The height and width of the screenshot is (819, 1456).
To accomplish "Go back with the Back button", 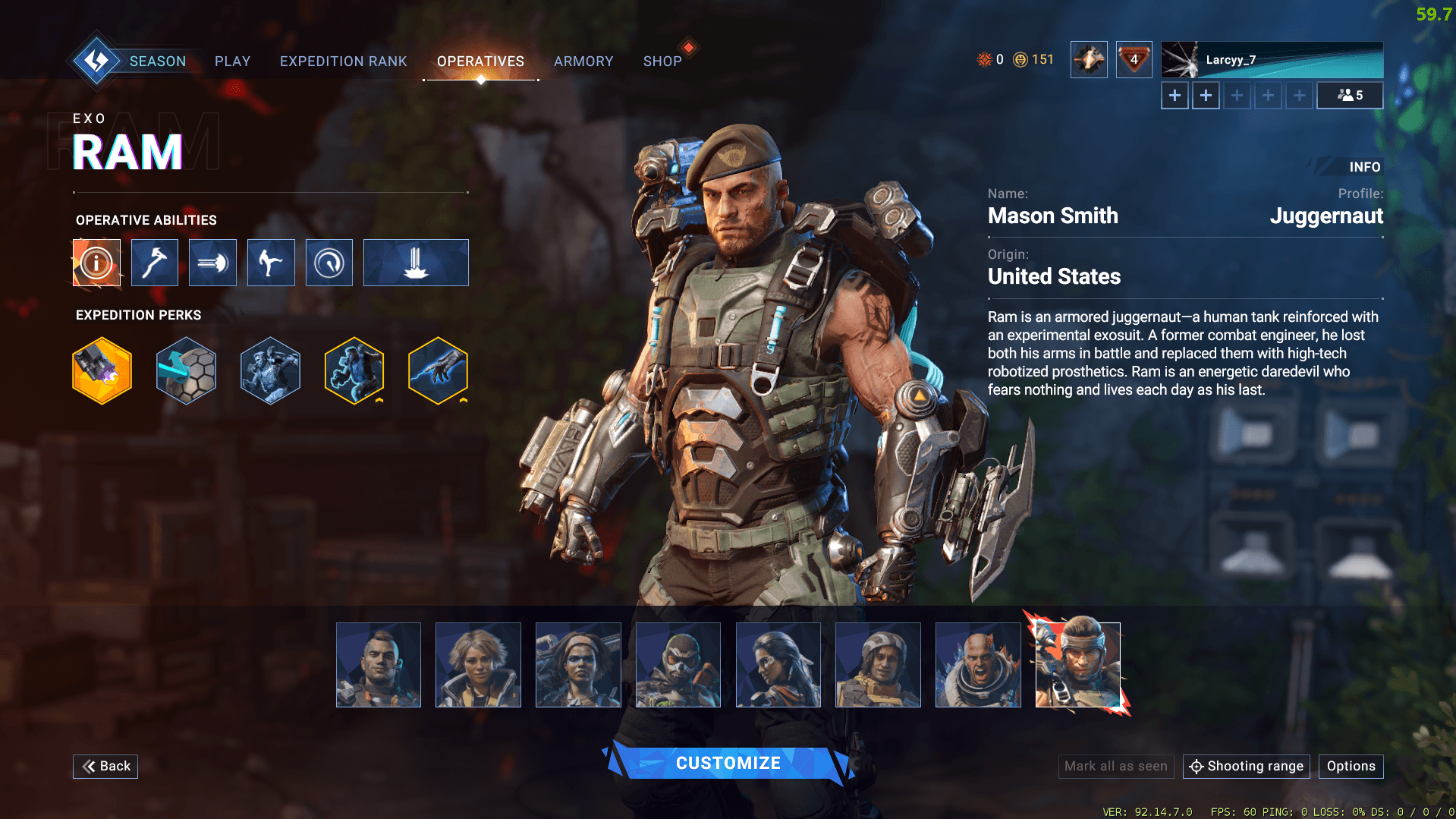I will pos(105,766).
